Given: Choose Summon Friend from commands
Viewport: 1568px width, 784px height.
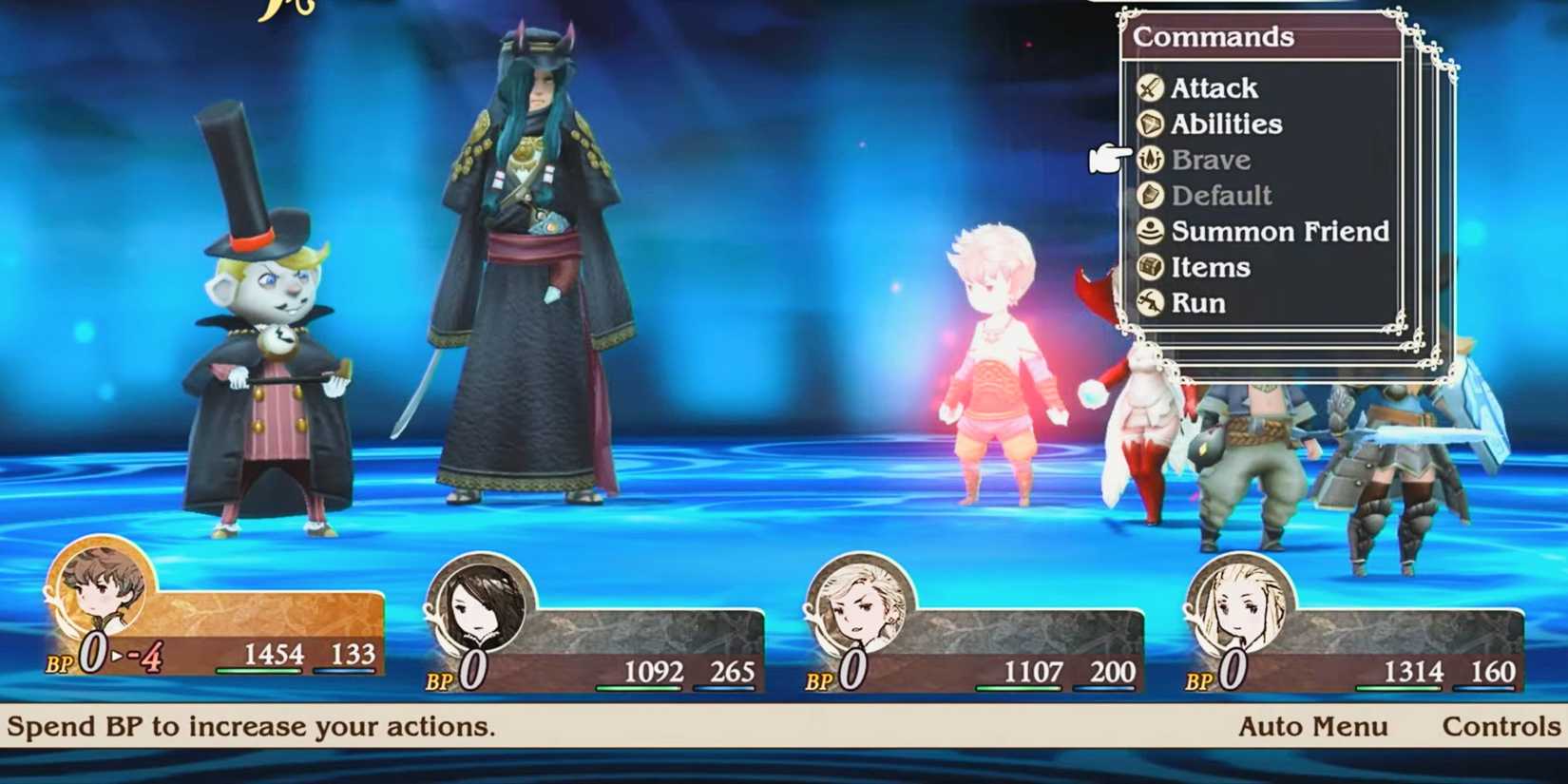Looking at the screenshot, I should [x=1279, y=232].
